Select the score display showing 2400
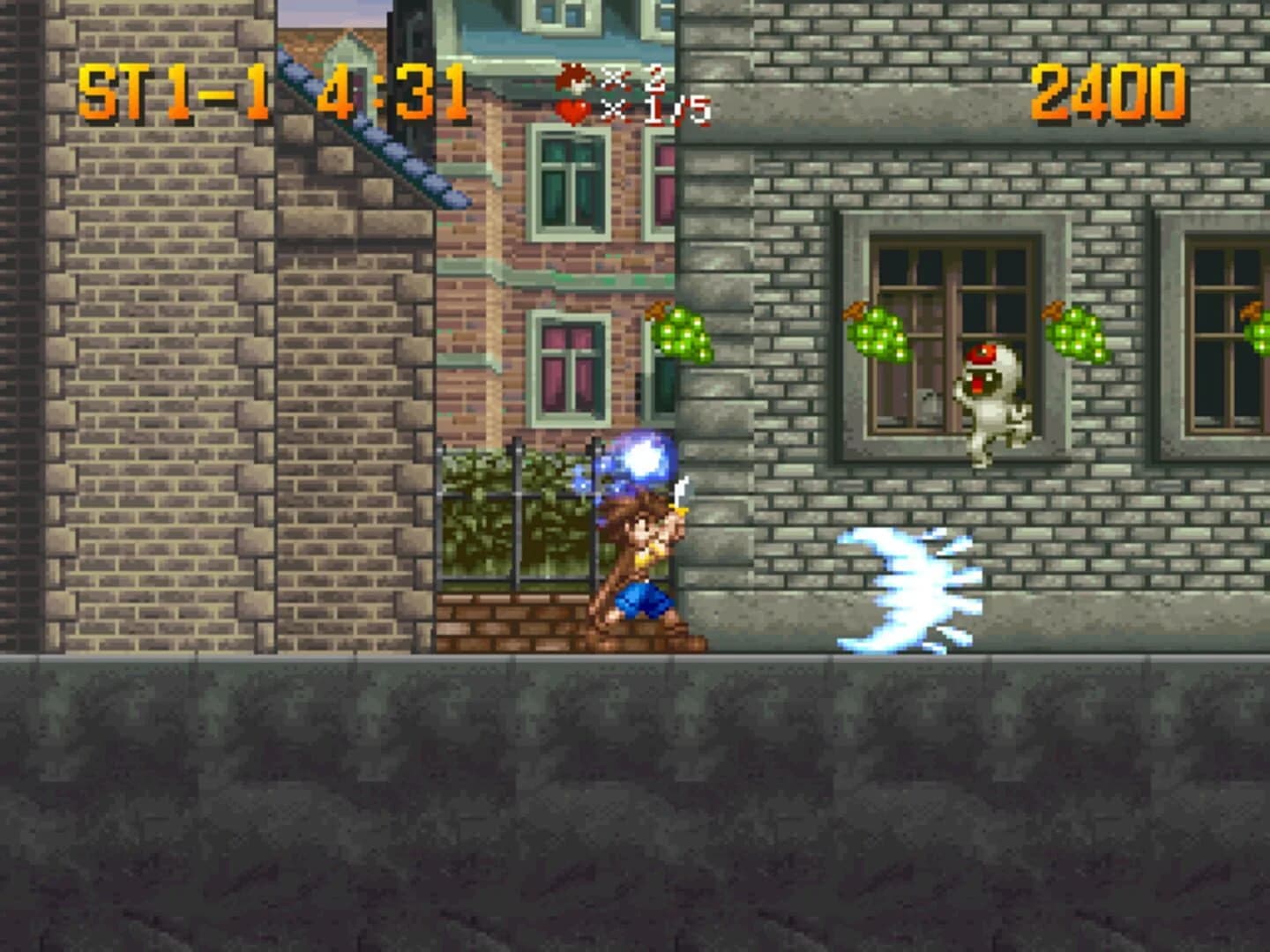The image size is (1270, 952). pyautogui.click(x=1107, y=88)
